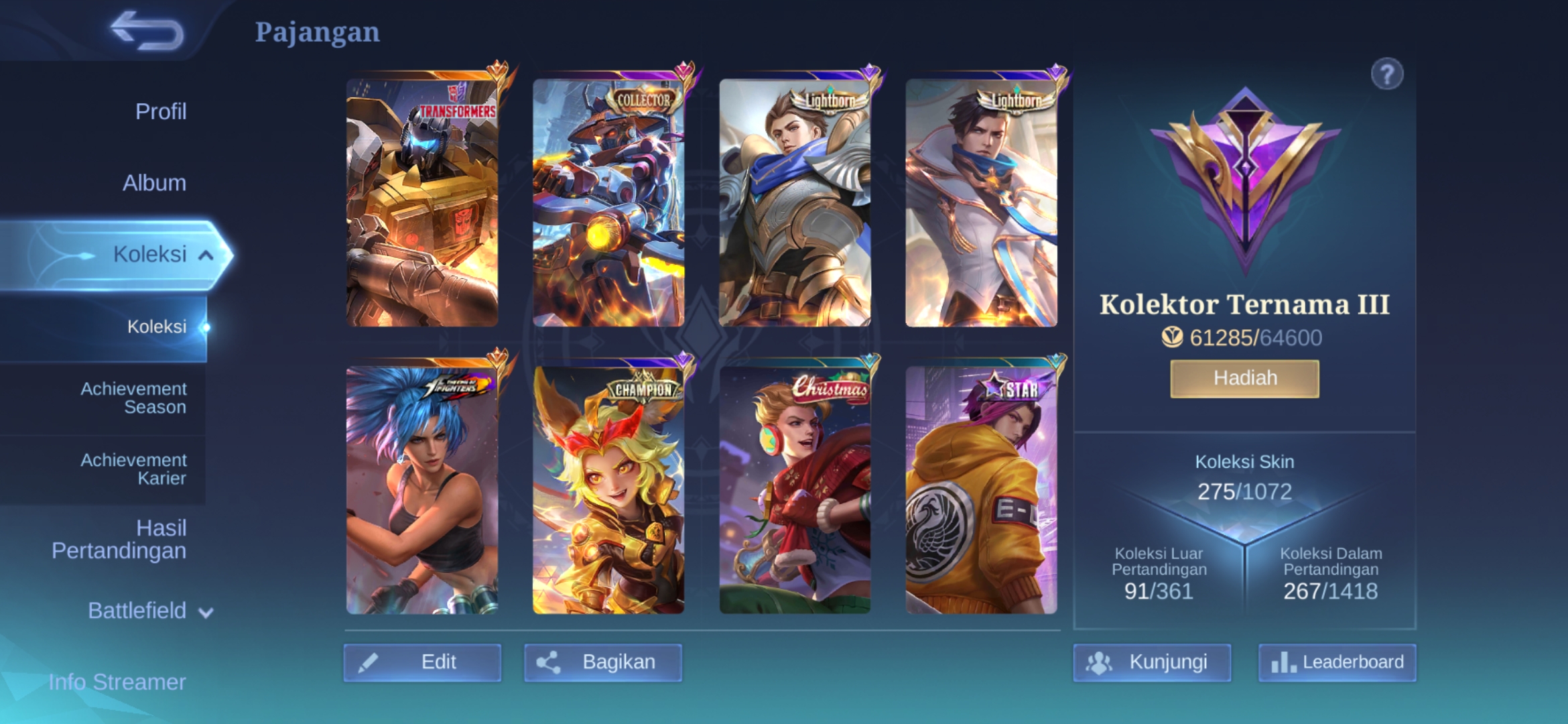Select the Star skin card
Image resolution: width=1568 pixels, height=724 pixels.
pos(981,490)
